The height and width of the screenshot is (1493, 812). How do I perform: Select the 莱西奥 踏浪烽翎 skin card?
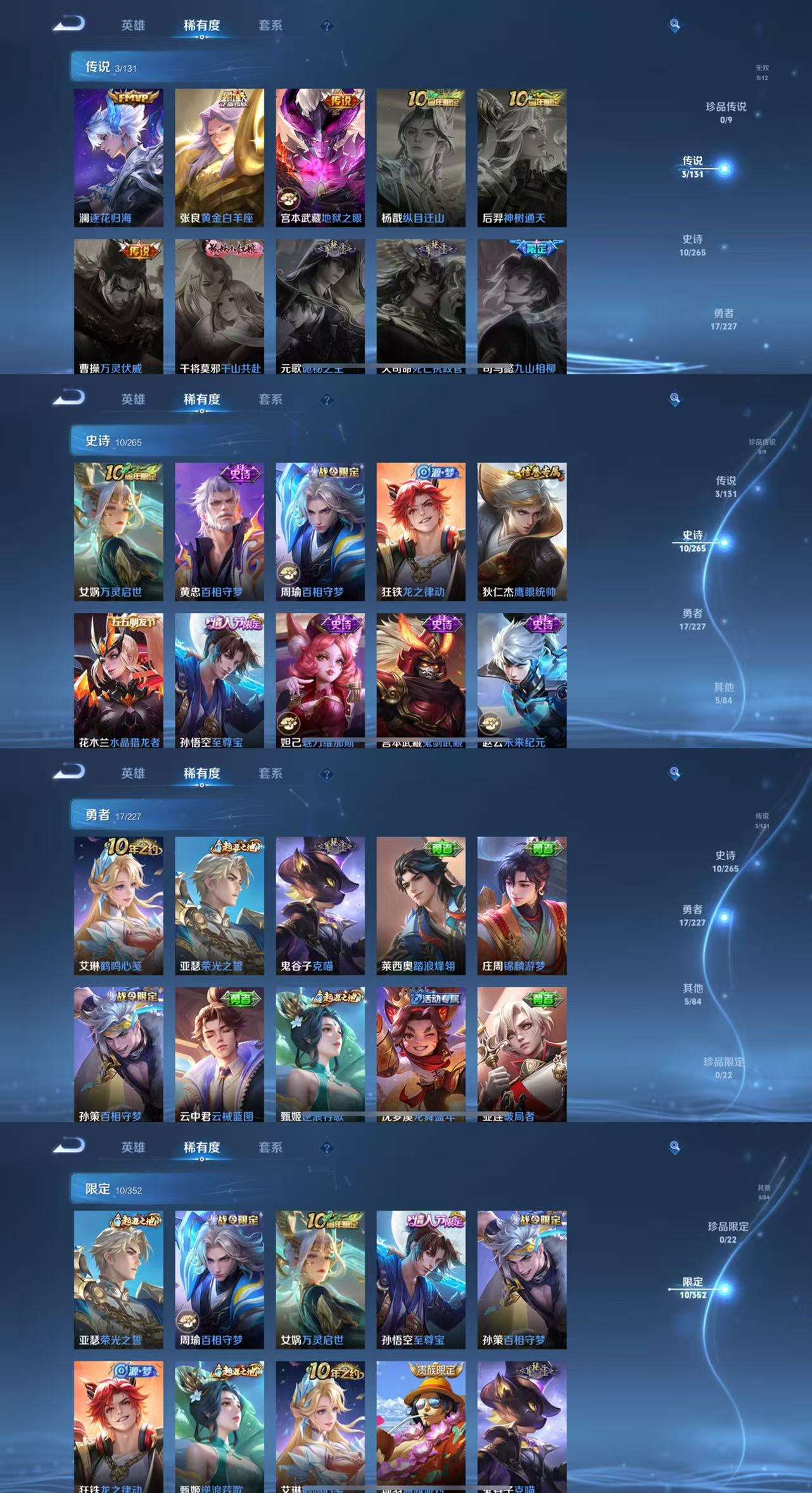point(421,905)
